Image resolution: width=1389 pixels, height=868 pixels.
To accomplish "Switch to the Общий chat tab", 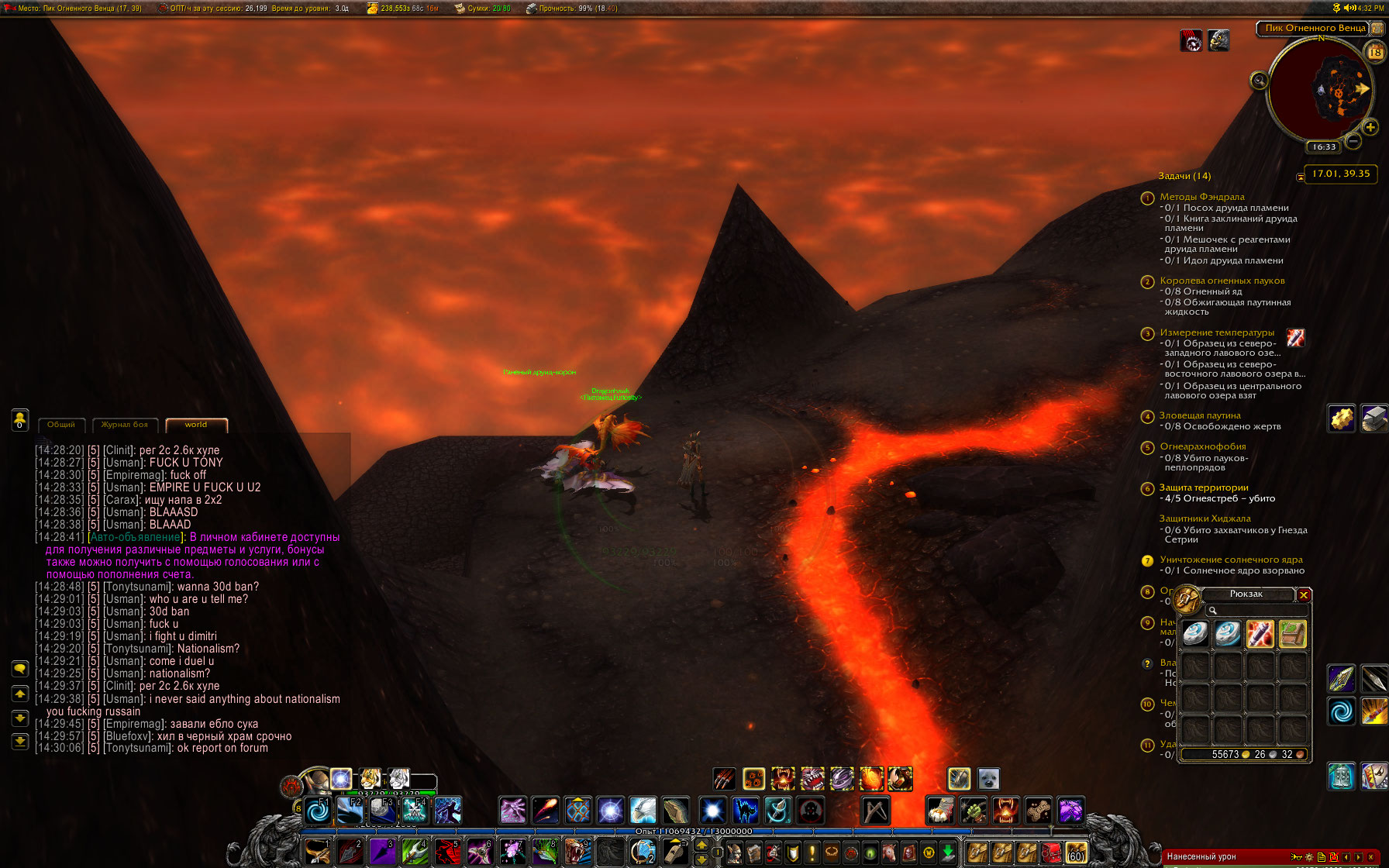I will 61,425.
